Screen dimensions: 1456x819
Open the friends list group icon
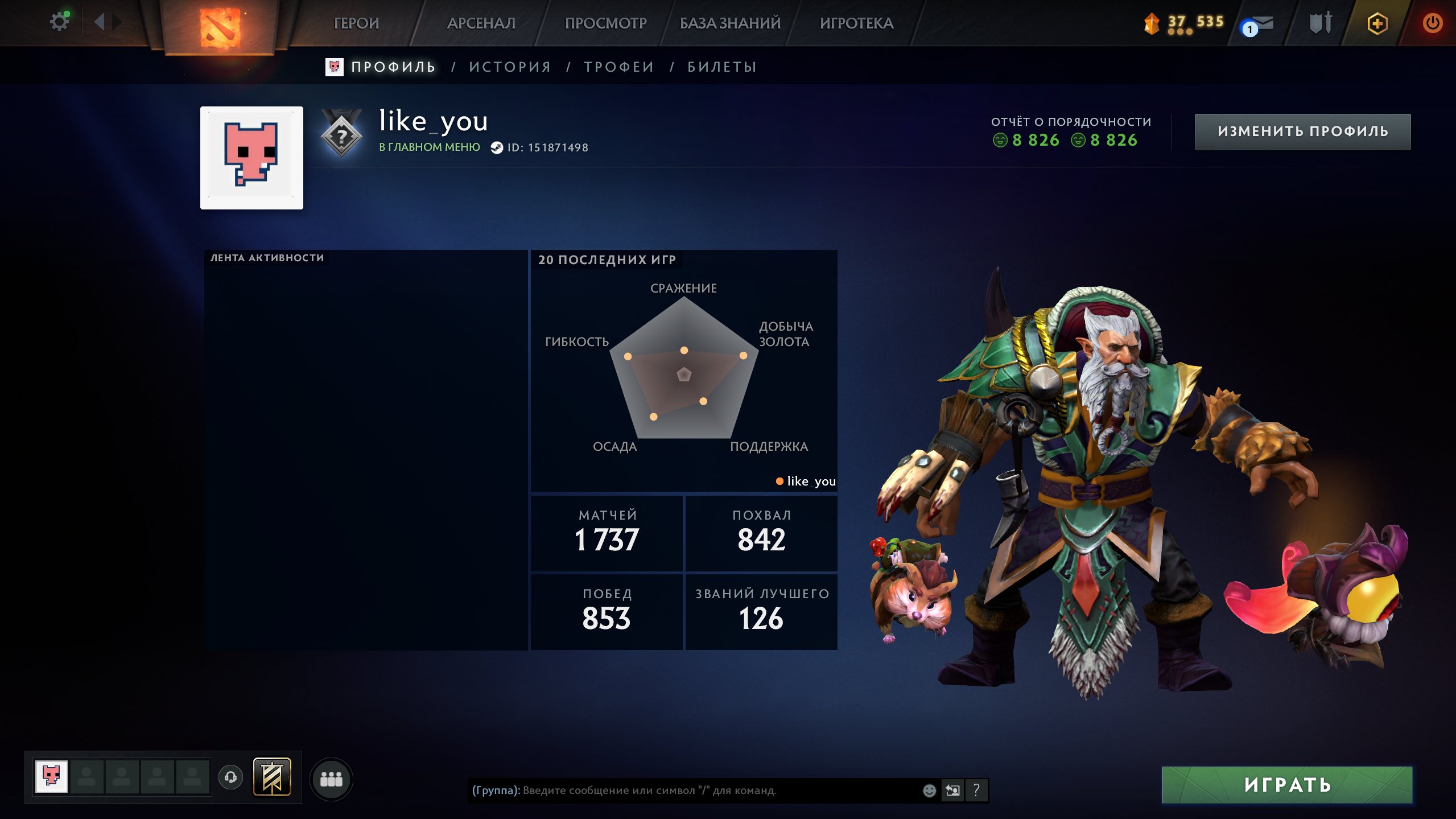click(331, 779)
